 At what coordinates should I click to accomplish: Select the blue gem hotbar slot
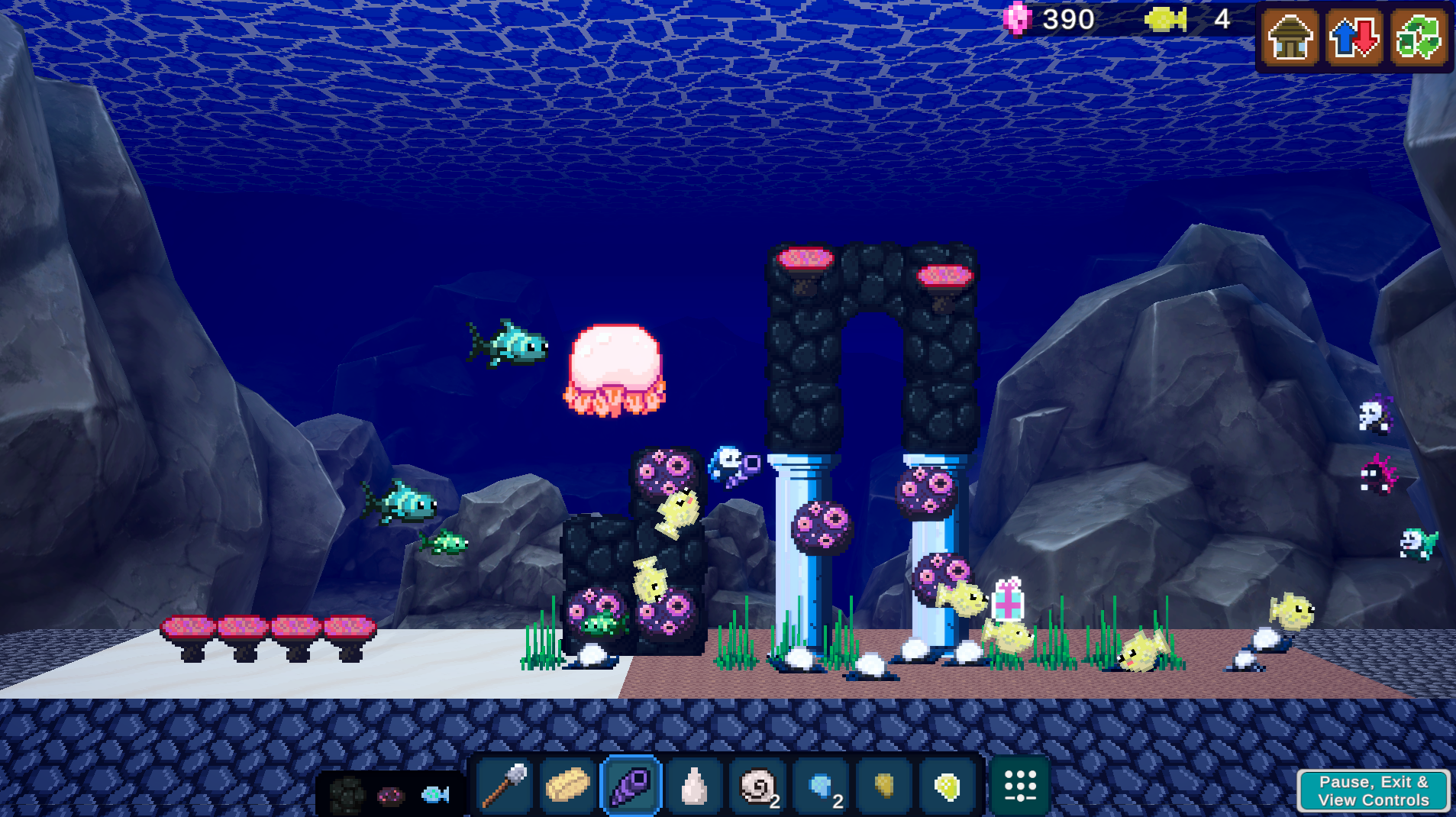[x=822, y=786]
